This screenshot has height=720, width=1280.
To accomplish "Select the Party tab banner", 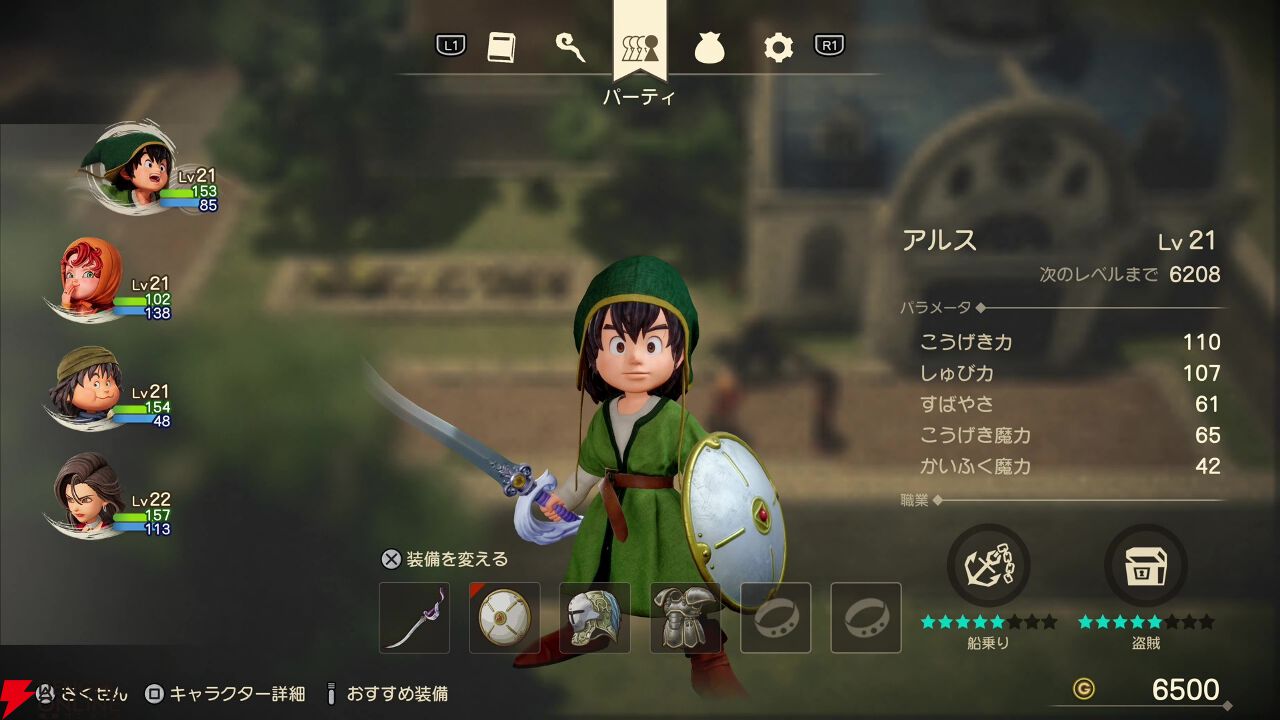I will (x=640, y=47).
